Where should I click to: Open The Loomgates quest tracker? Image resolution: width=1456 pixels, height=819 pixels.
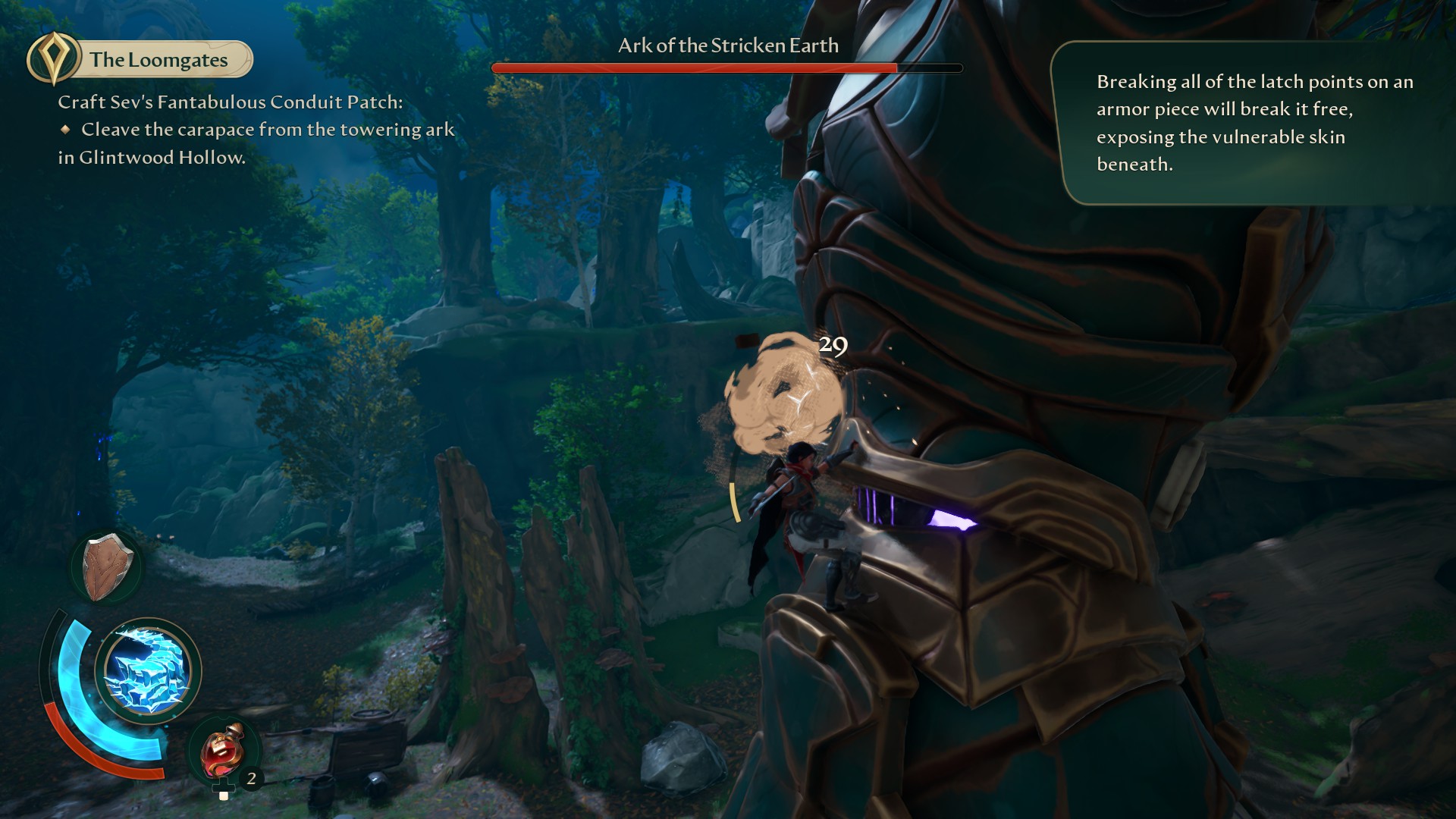click(x=141, y=60)
